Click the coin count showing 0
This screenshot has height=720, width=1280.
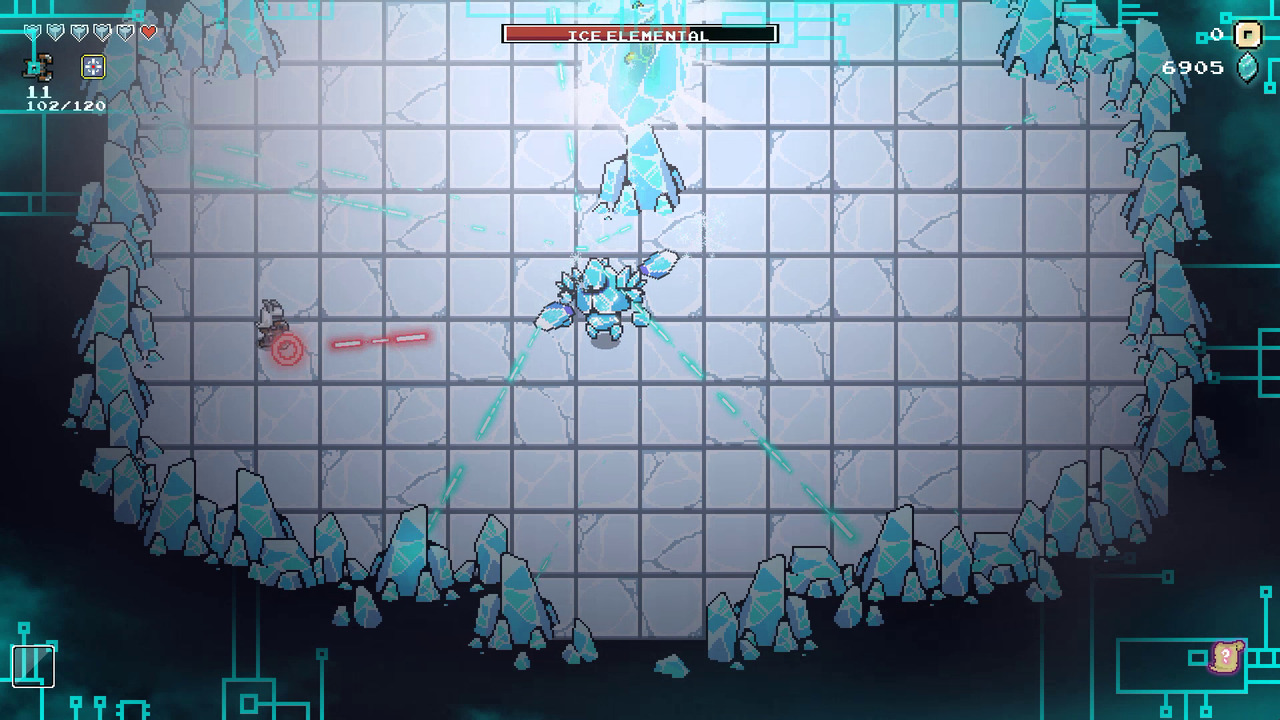point(1216,35)
